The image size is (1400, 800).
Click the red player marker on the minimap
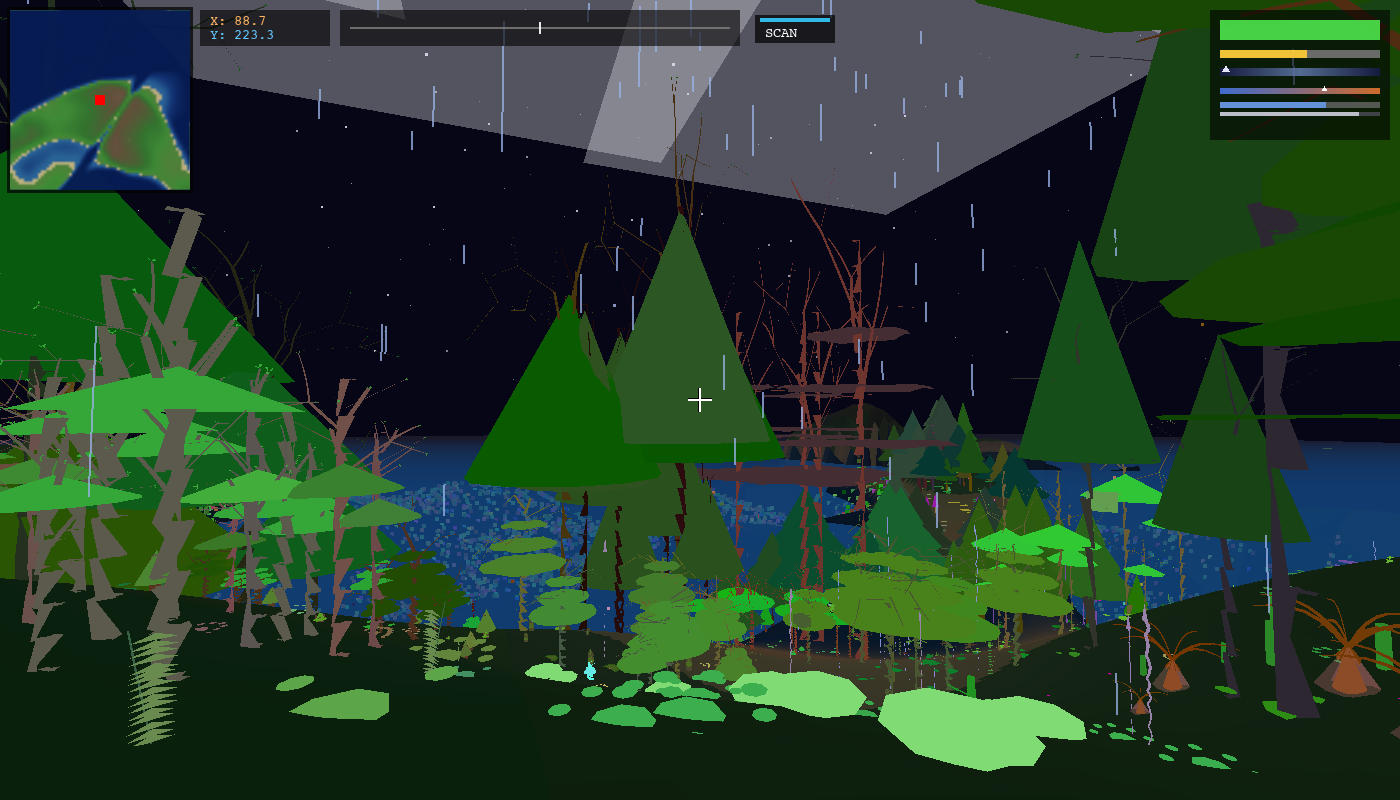pyautogui.click(x=98, y=97)
